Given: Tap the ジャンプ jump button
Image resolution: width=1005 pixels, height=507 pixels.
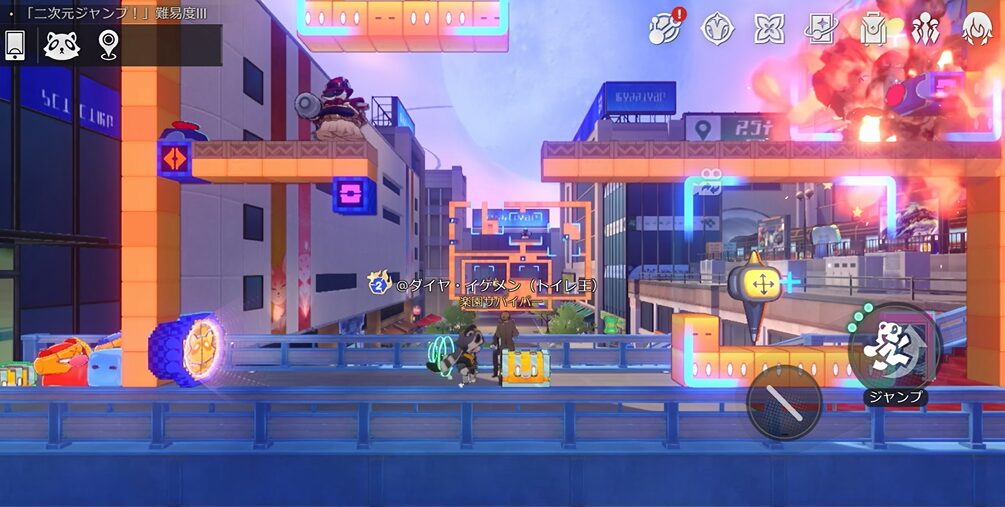Looking at the screenshot, I should coord(892,348).
